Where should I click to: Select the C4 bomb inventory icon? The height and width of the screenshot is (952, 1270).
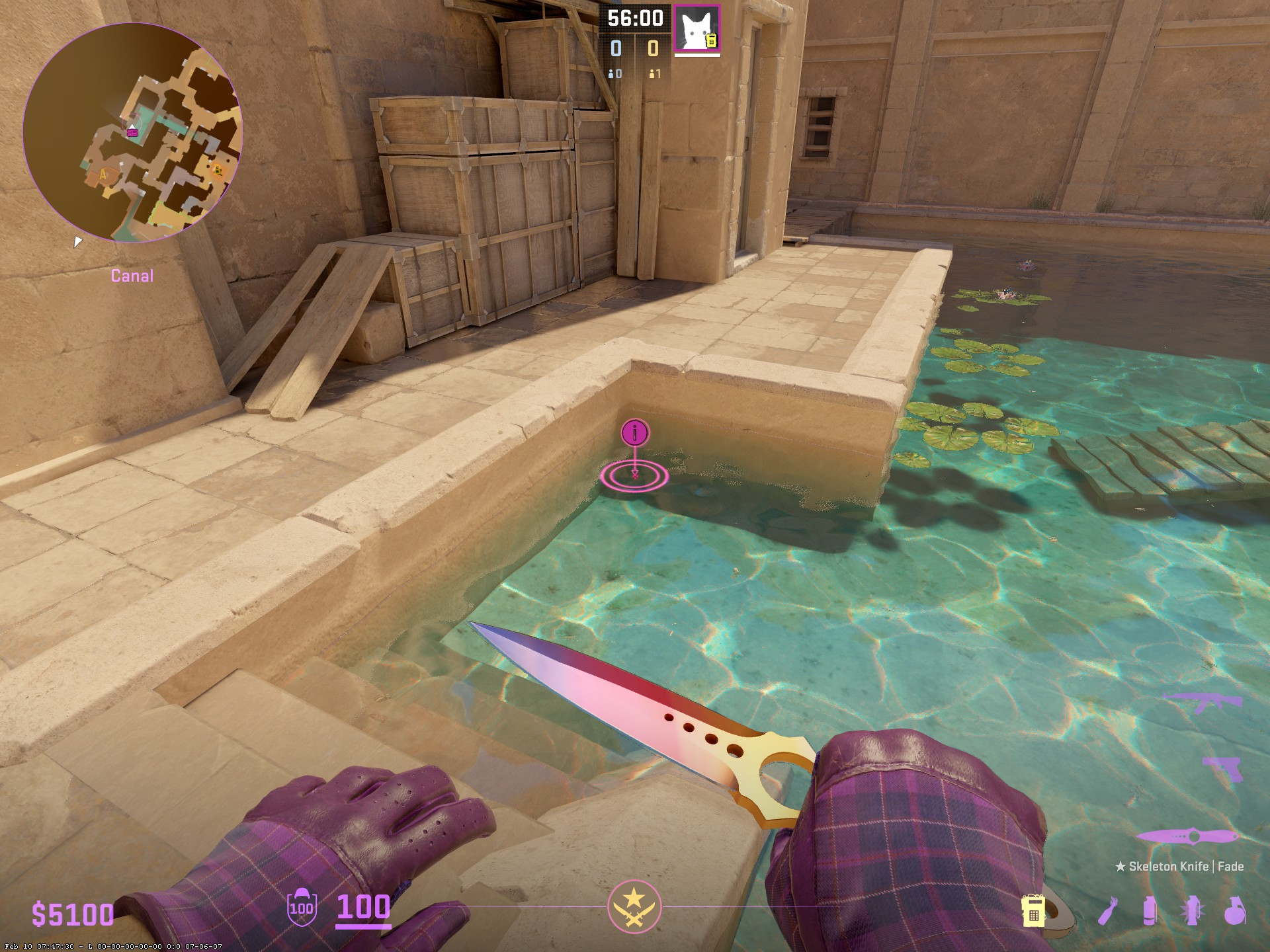click(x=1033, y=911)
